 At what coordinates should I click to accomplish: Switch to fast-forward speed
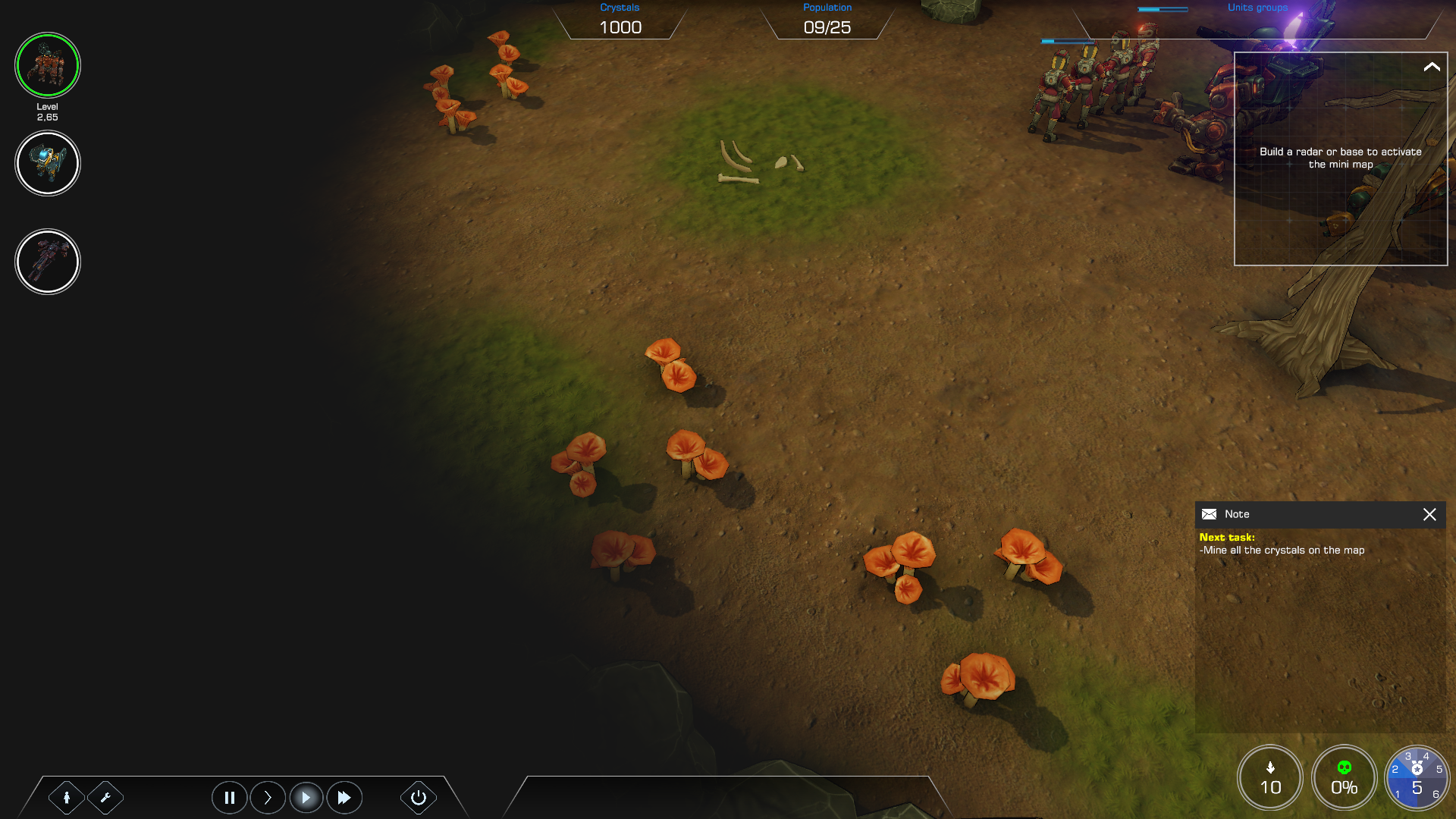coord(344,798)
